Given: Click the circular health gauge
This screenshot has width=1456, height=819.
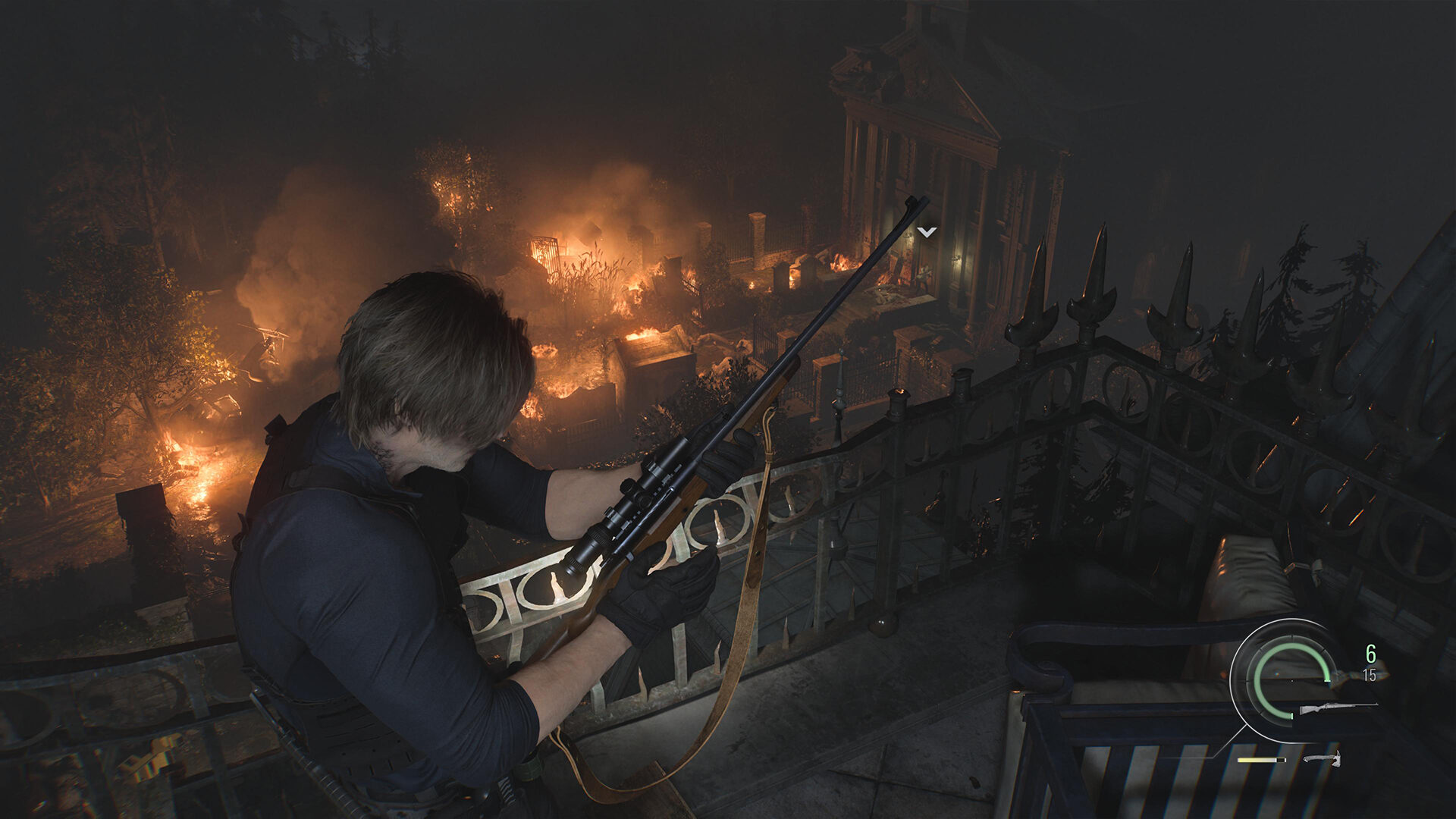Looking at the screenshot, I should [1291, 679].
